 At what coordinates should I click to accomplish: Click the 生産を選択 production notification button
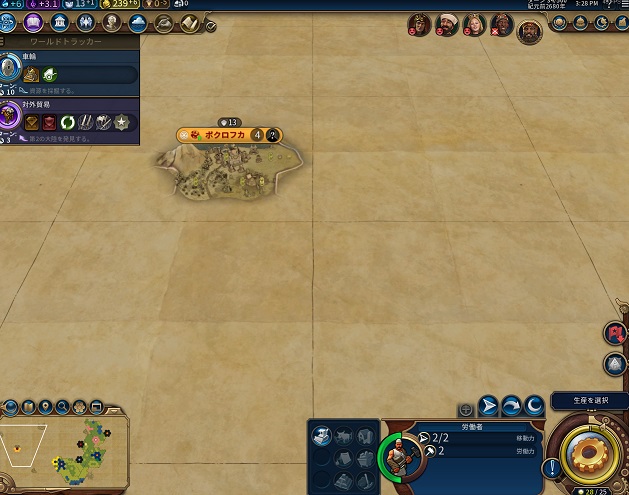587,400
